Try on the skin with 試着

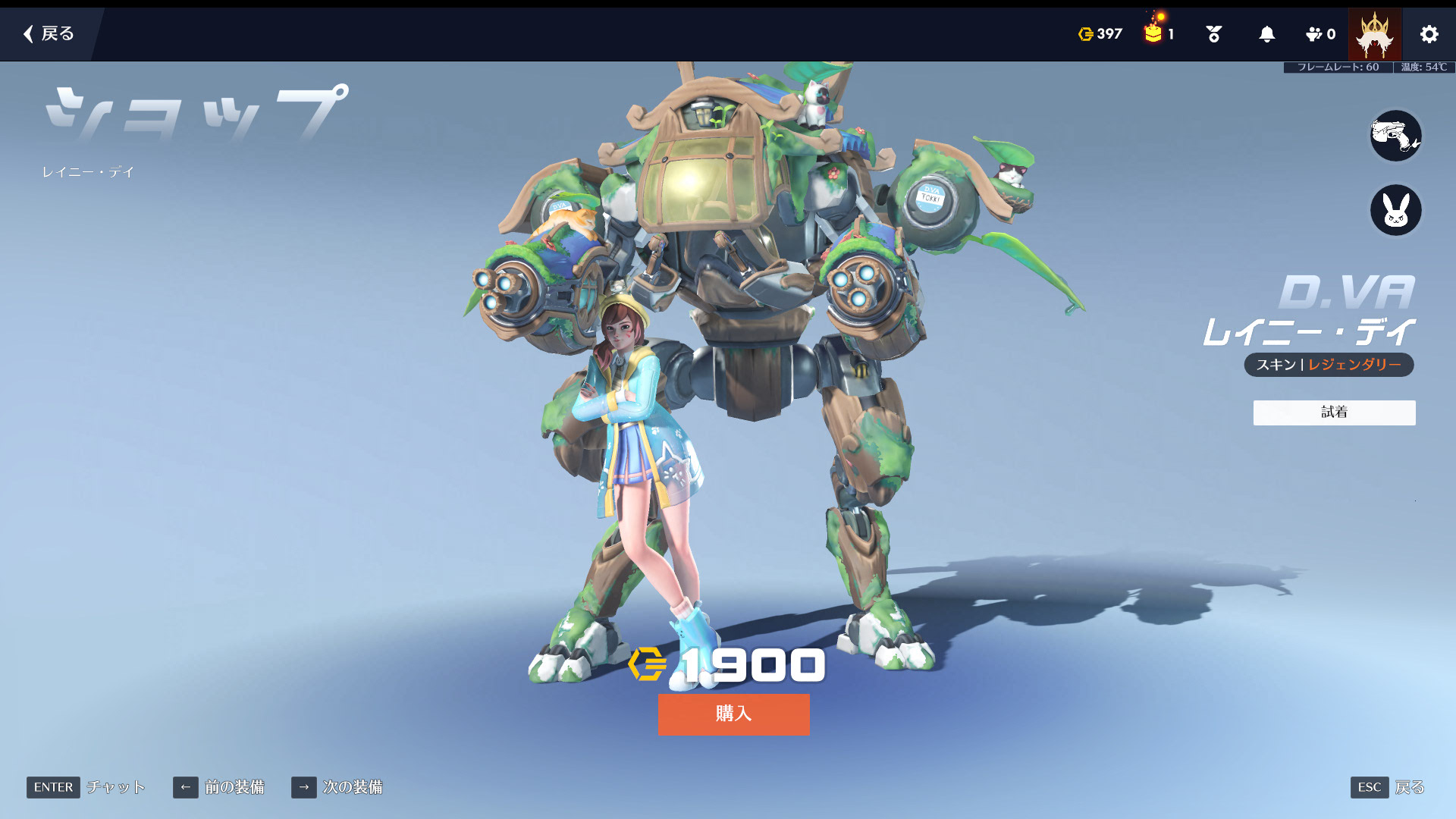coord(1334,413)
